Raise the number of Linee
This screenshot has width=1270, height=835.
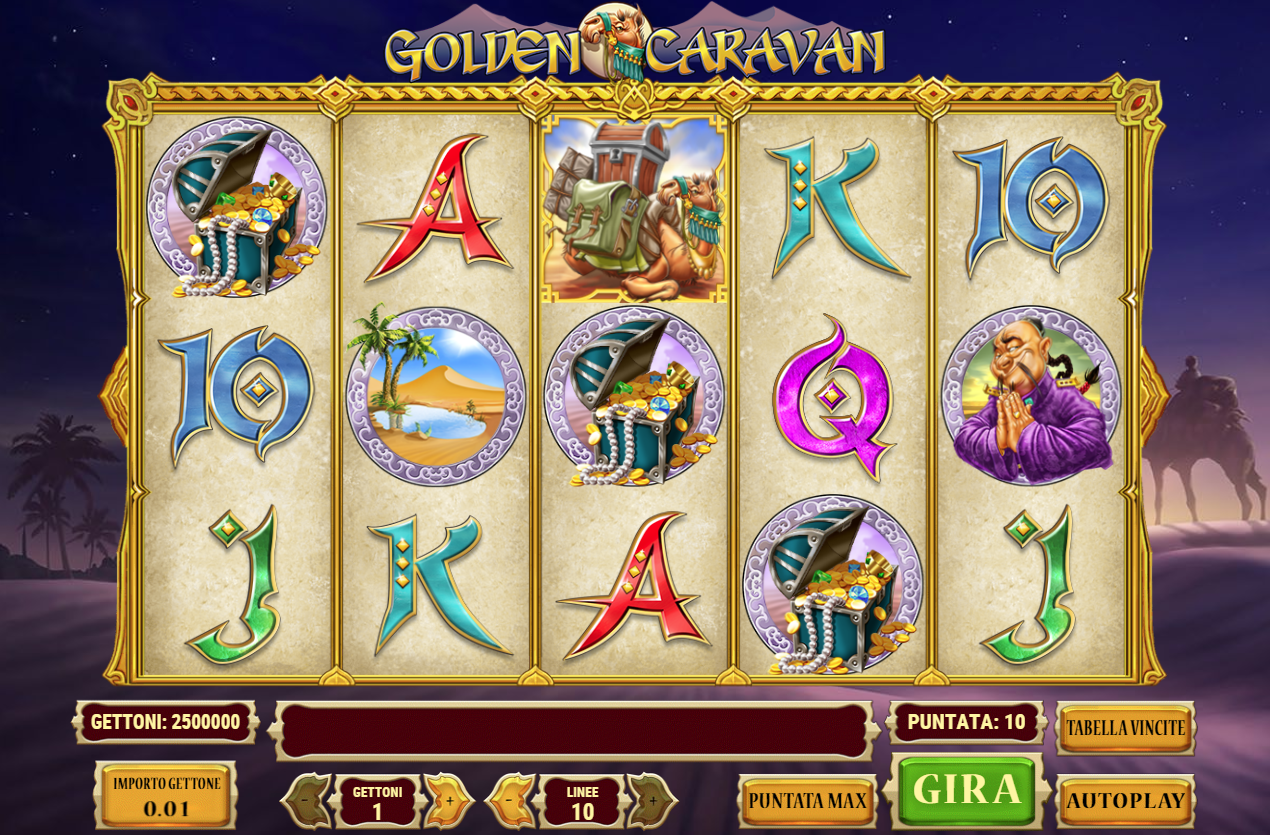point(653,800)
